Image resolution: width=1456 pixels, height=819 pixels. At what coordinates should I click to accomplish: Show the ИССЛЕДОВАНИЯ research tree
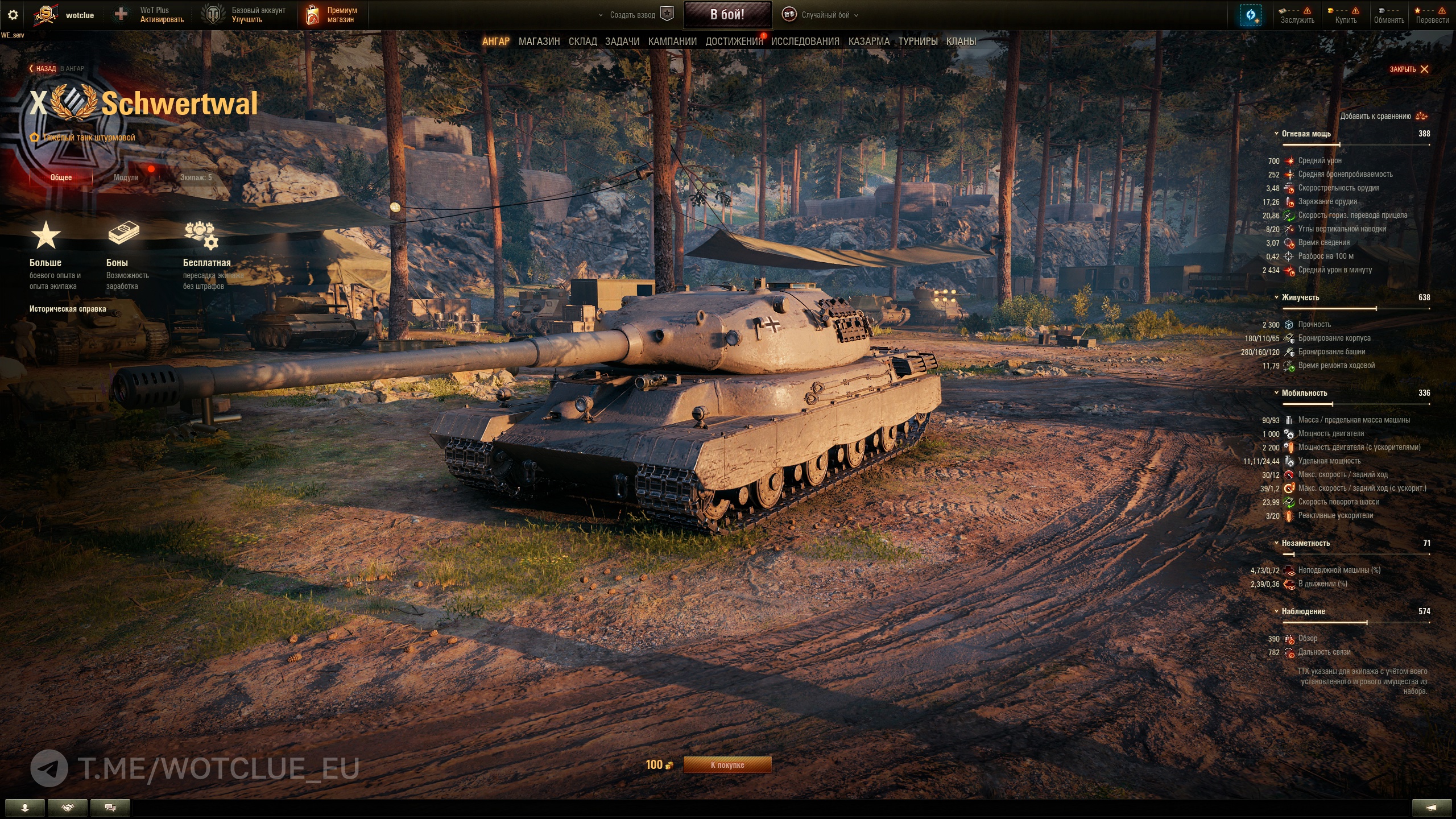point(805,42)
